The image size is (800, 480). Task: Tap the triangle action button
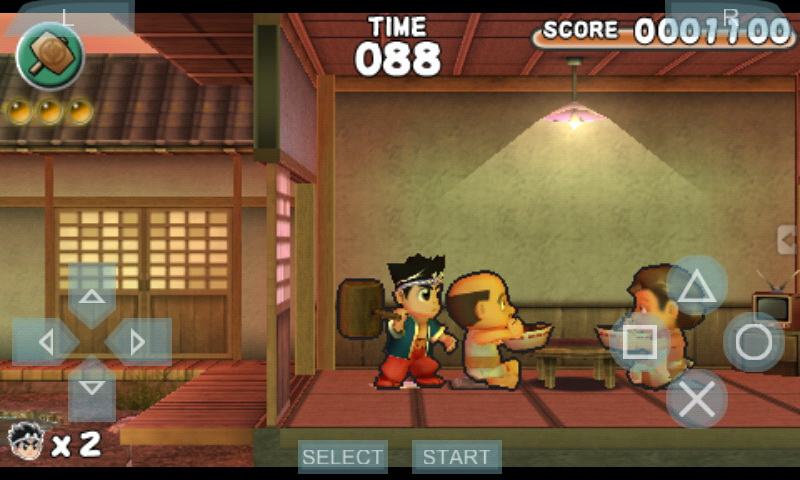[x=697, y=286]
